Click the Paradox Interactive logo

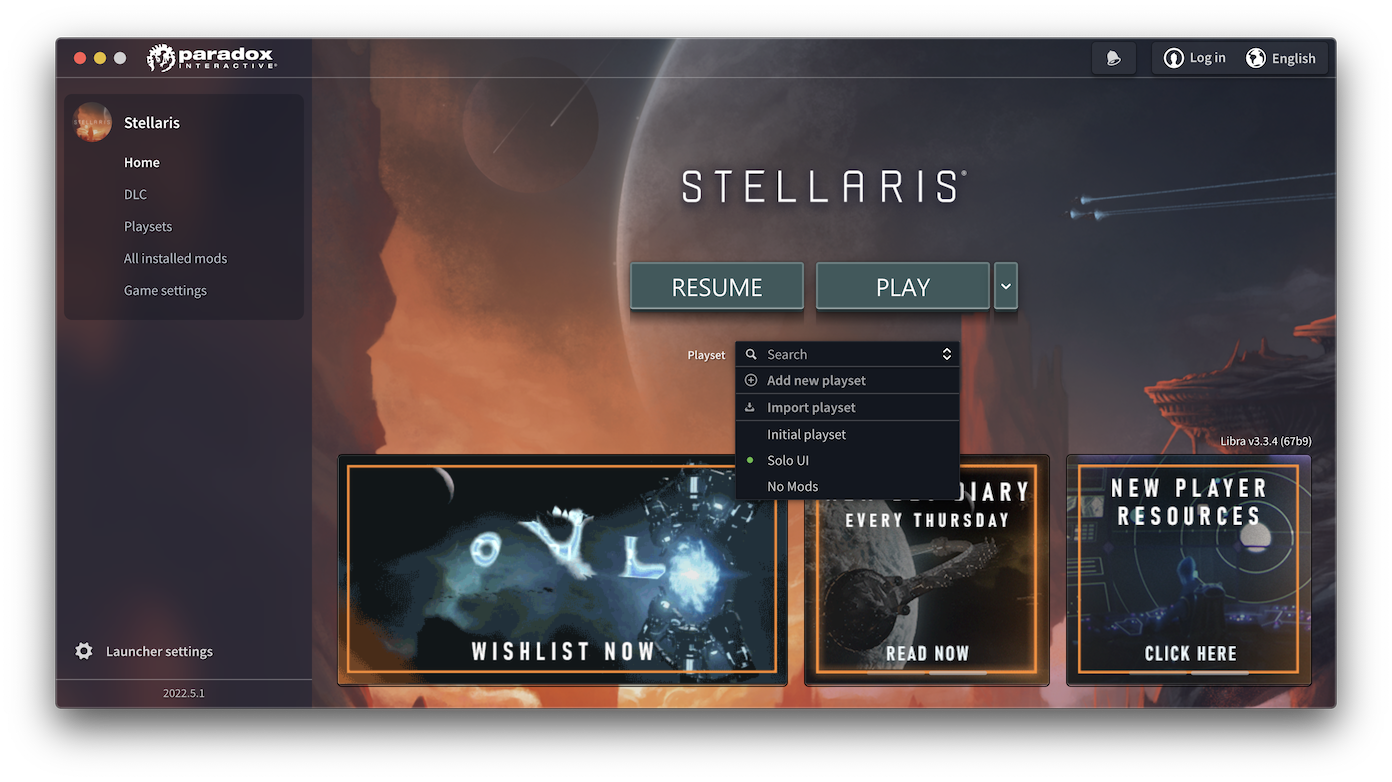click(x=210, y=57)
